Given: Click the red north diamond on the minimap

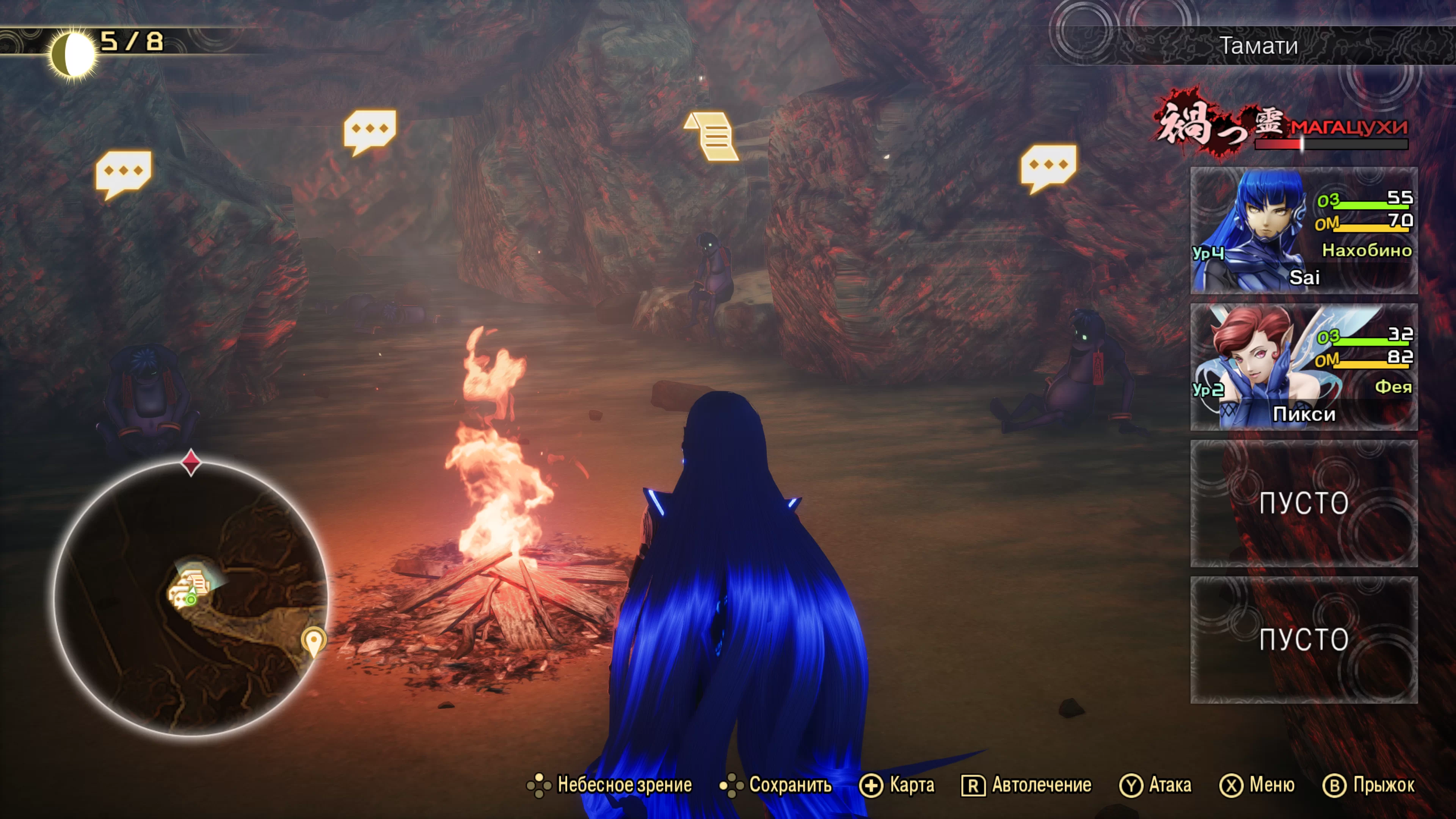Looking at the screenshot, I should (191, 462).
